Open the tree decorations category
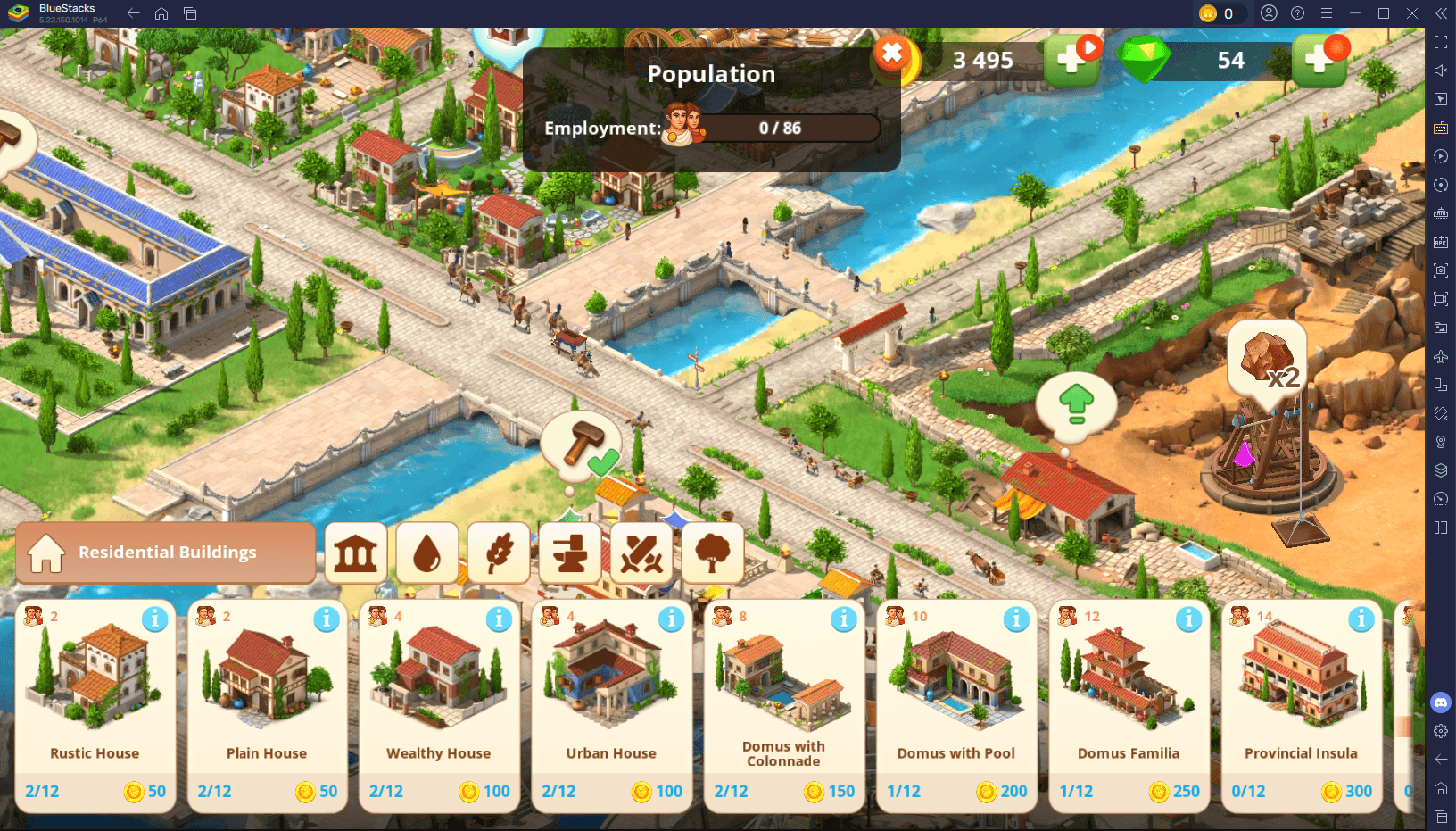The image size is (1456, 831). (713, 553)
